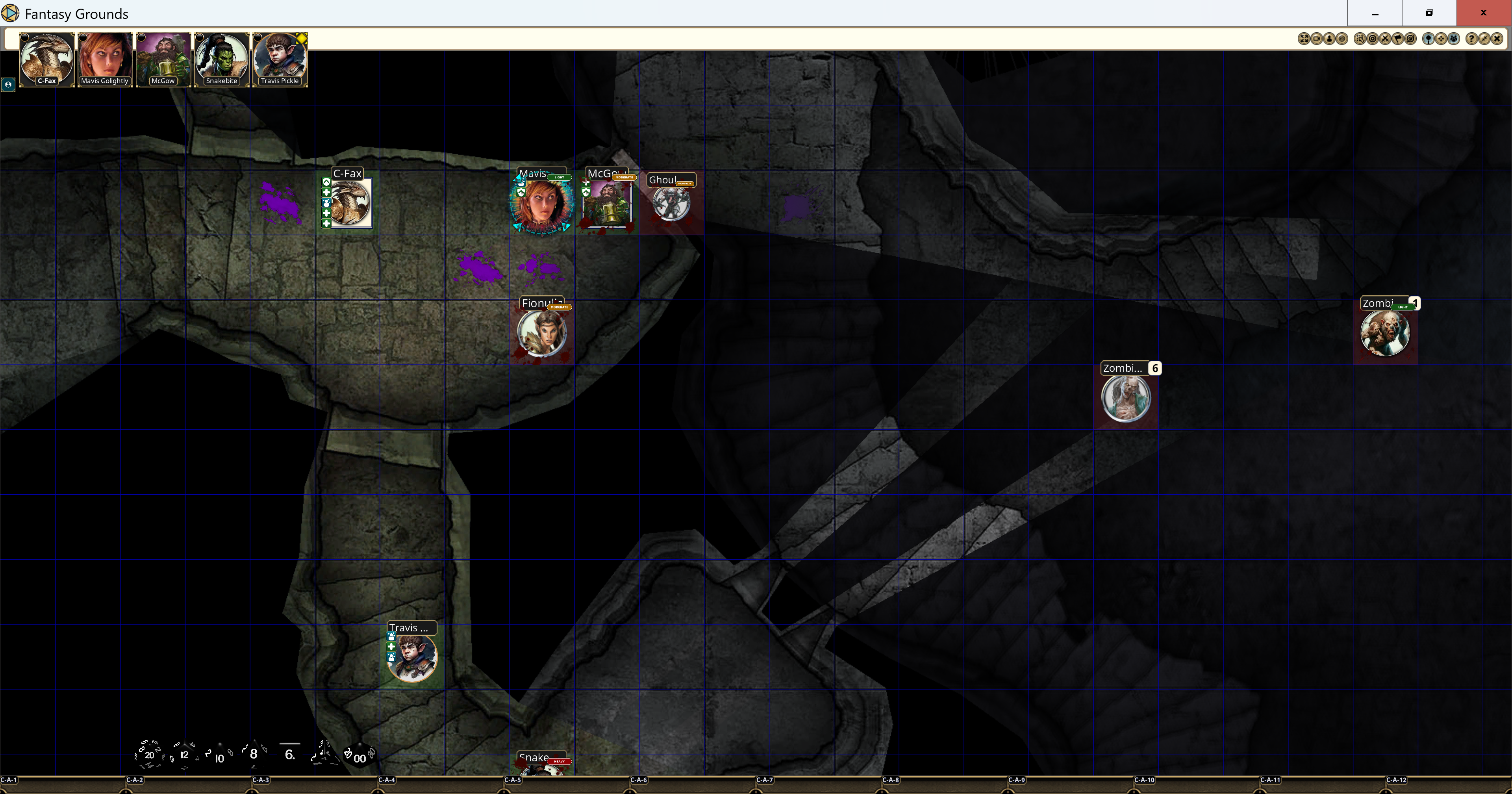Screen dimensions: 1512x794
Task: Click the crossed swords combat icon
Action: (1385, 39)
